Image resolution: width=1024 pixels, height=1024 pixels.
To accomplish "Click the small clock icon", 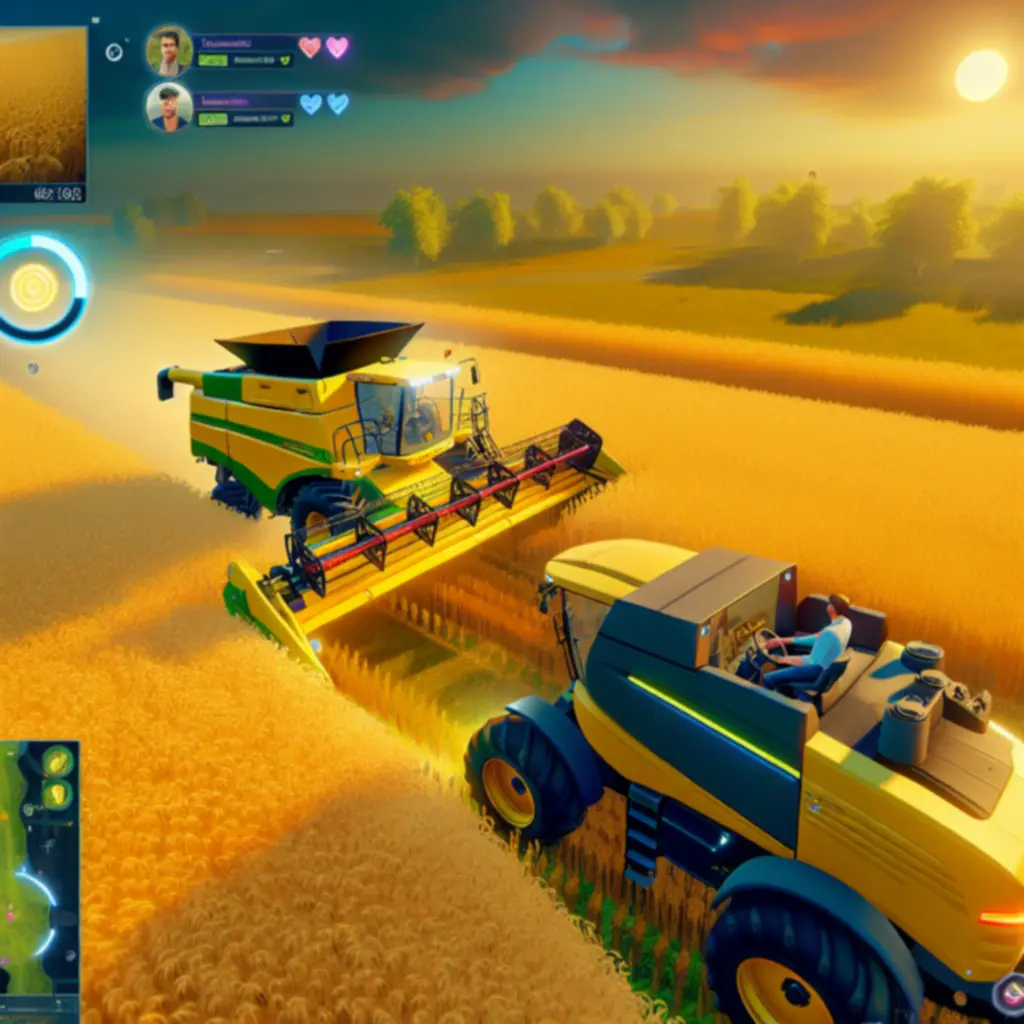I will (114, 52).
